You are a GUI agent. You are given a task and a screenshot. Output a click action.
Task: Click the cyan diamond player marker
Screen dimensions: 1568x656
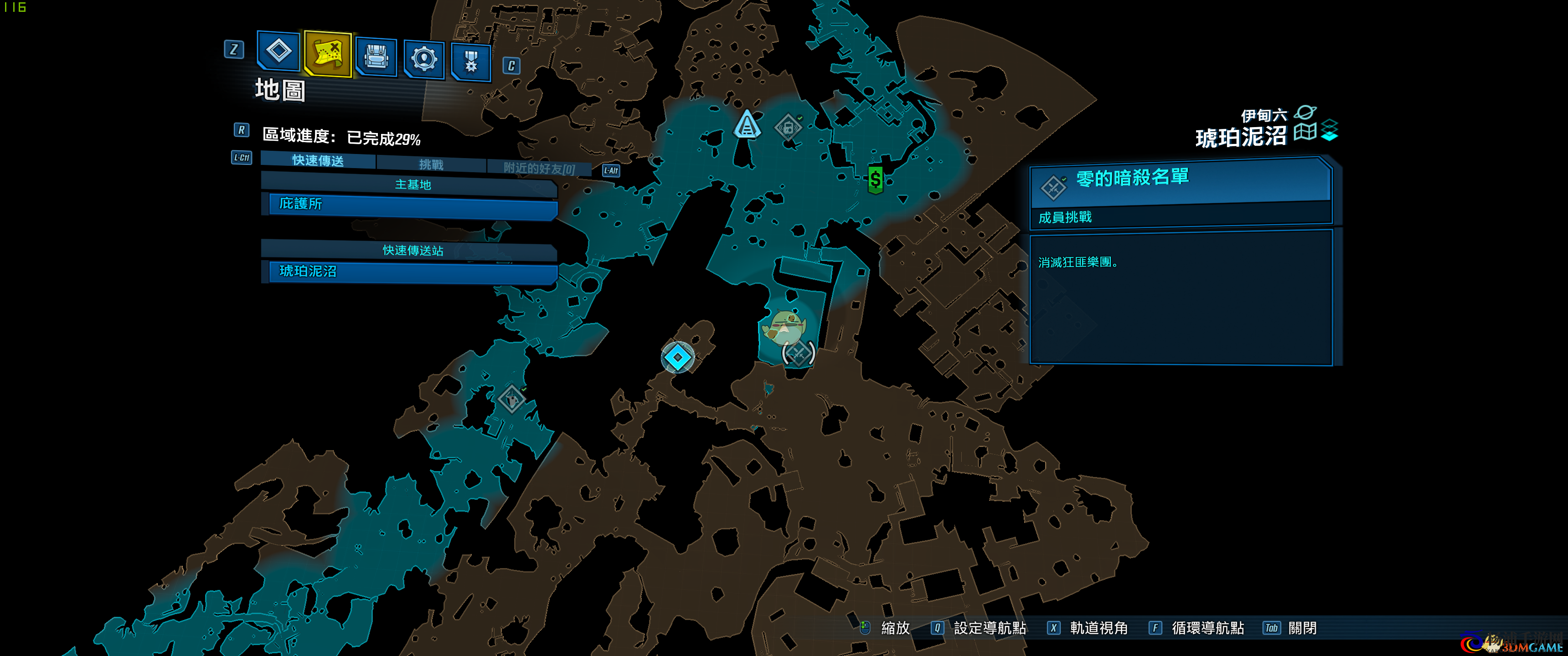[x=677, y=357]
